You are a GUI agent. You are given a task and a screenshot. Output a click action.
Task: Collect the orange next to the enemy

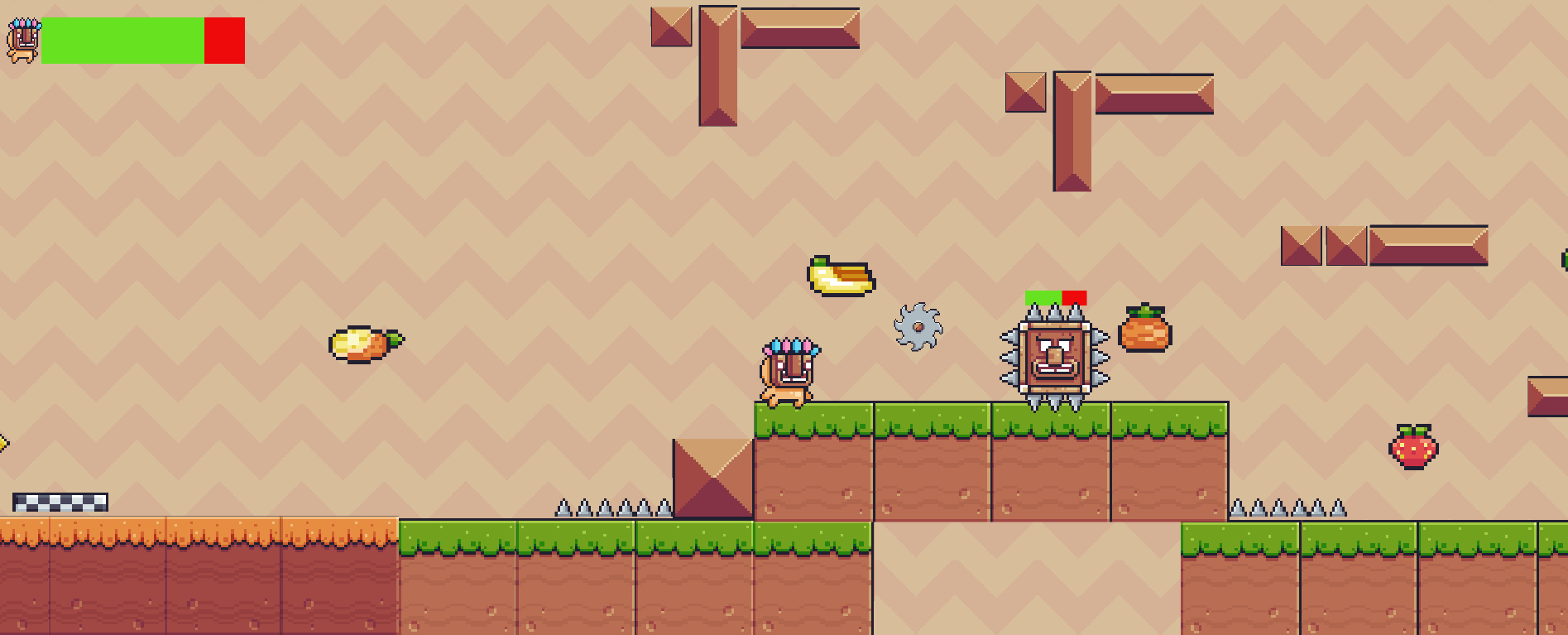click(1146, 333)
